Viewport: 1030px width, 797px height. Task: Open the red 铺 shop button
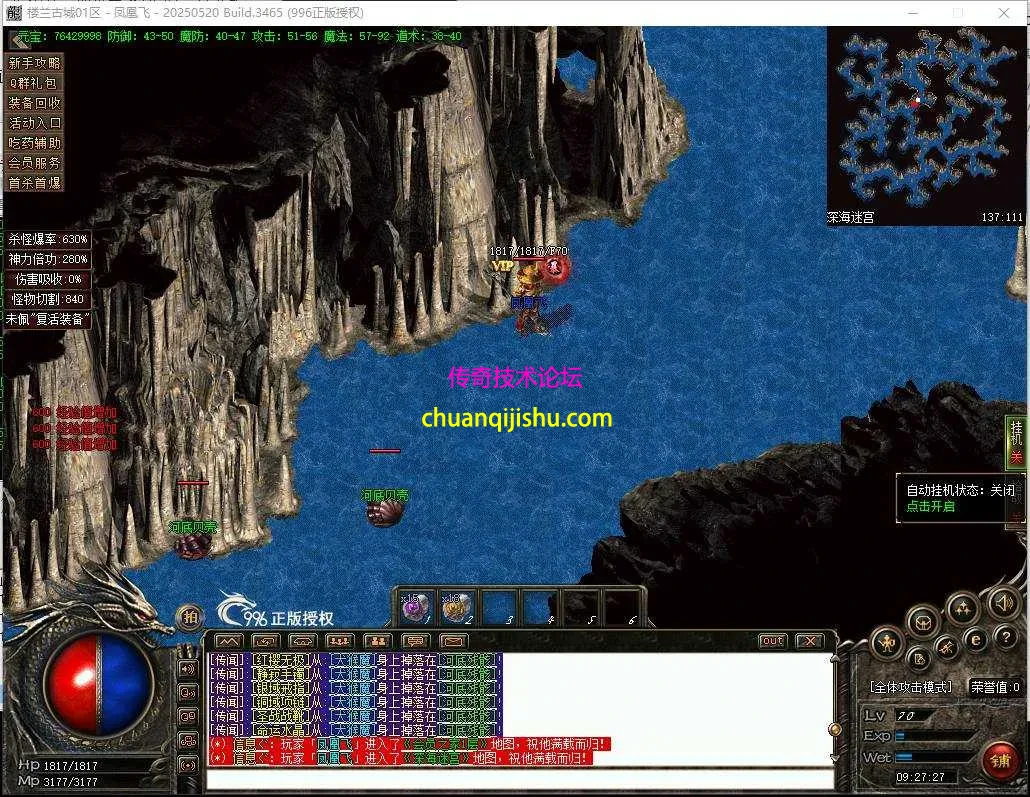click(x=1000, y=761)
